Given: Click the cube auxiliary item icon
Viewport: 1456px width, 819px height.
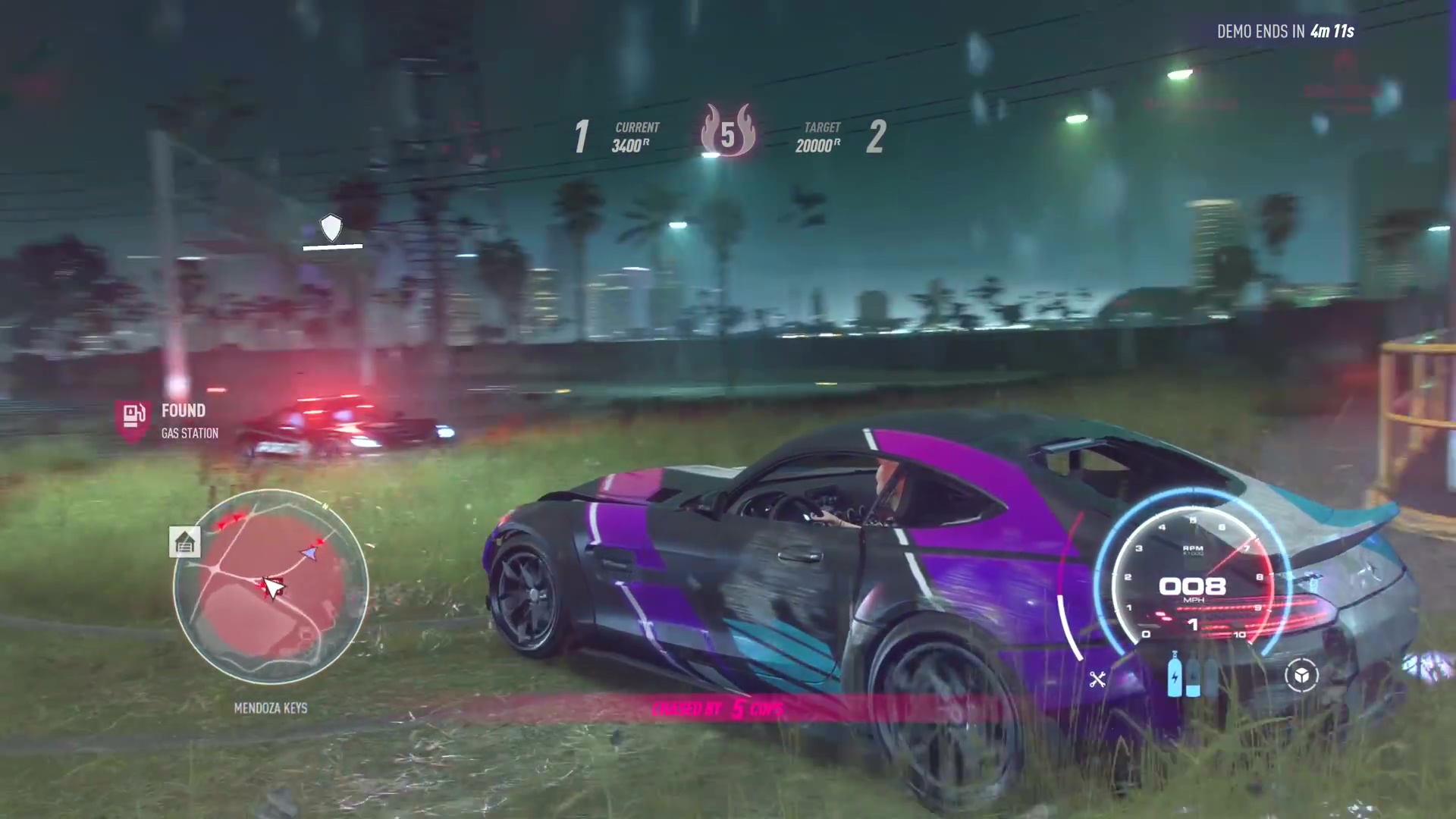Looking at the screenshot, I should coord(1301,675).
